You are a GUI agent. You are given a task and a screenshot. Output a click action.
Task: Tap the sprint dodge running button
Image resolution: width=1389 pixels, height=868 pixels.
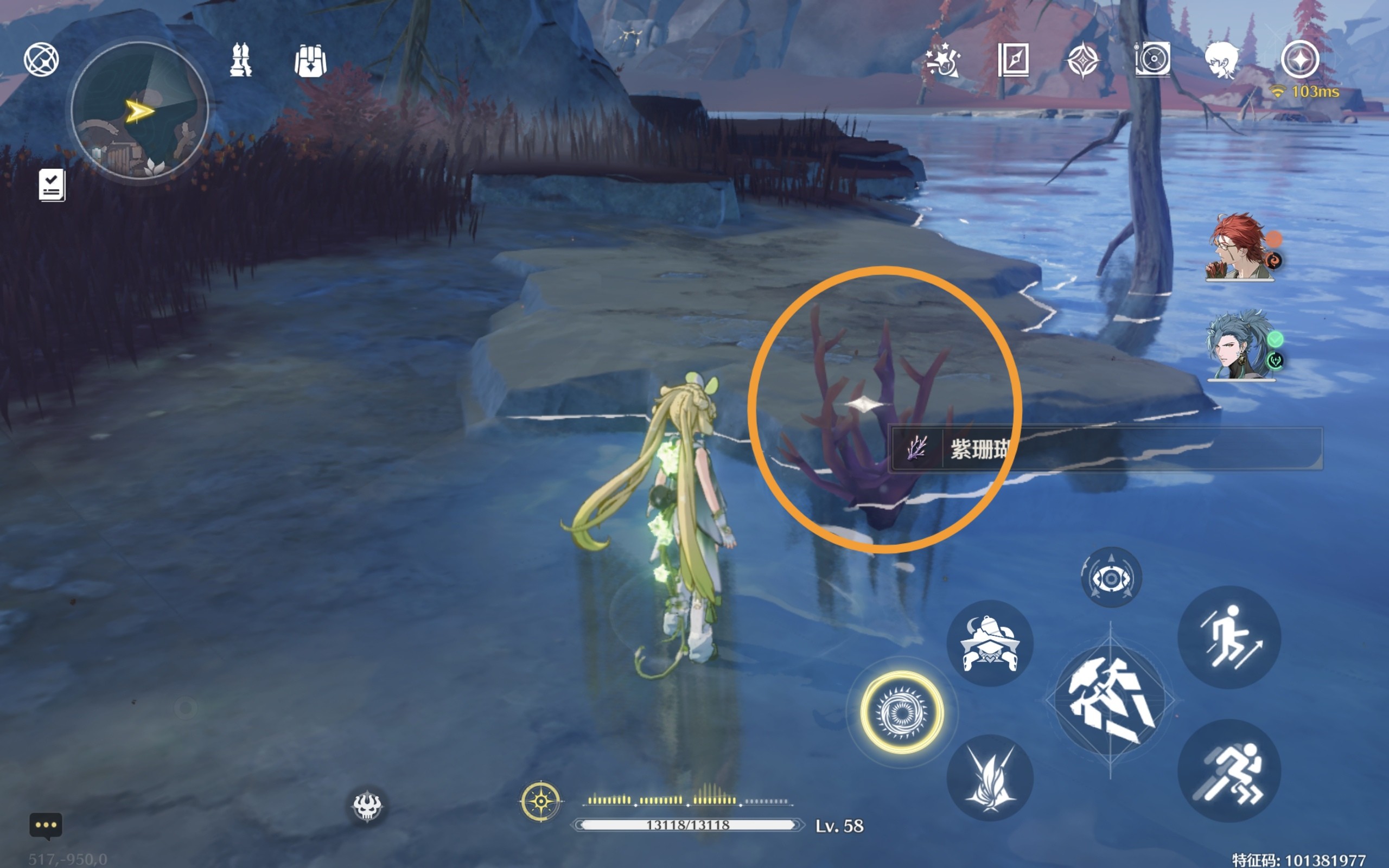point(1229,771)
